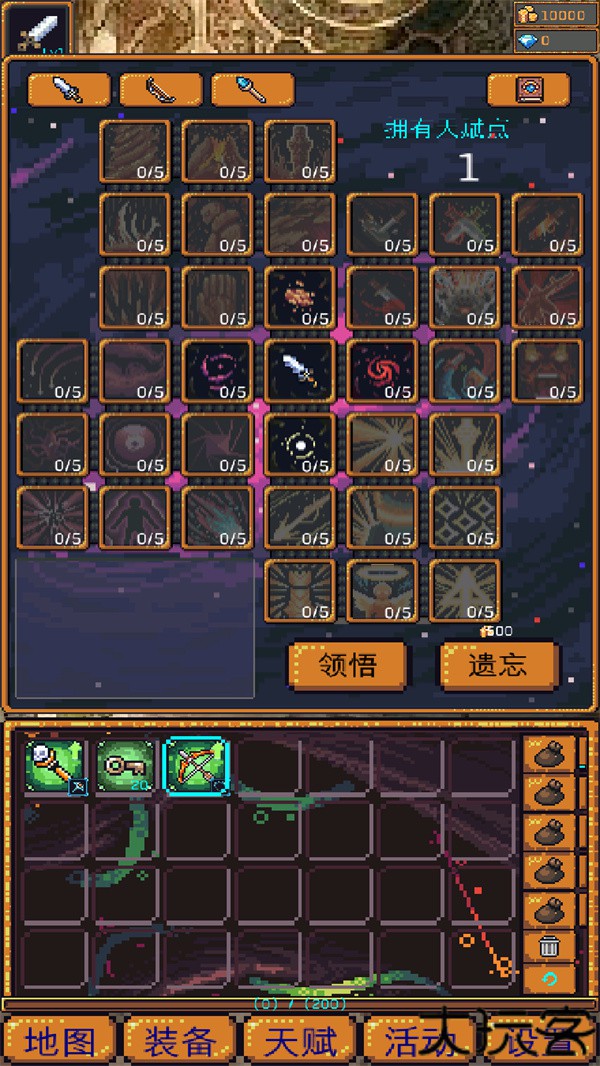Switch to the sword talent tab
The width and height of the screenshot is (600, 1066).
click(69, 89)
